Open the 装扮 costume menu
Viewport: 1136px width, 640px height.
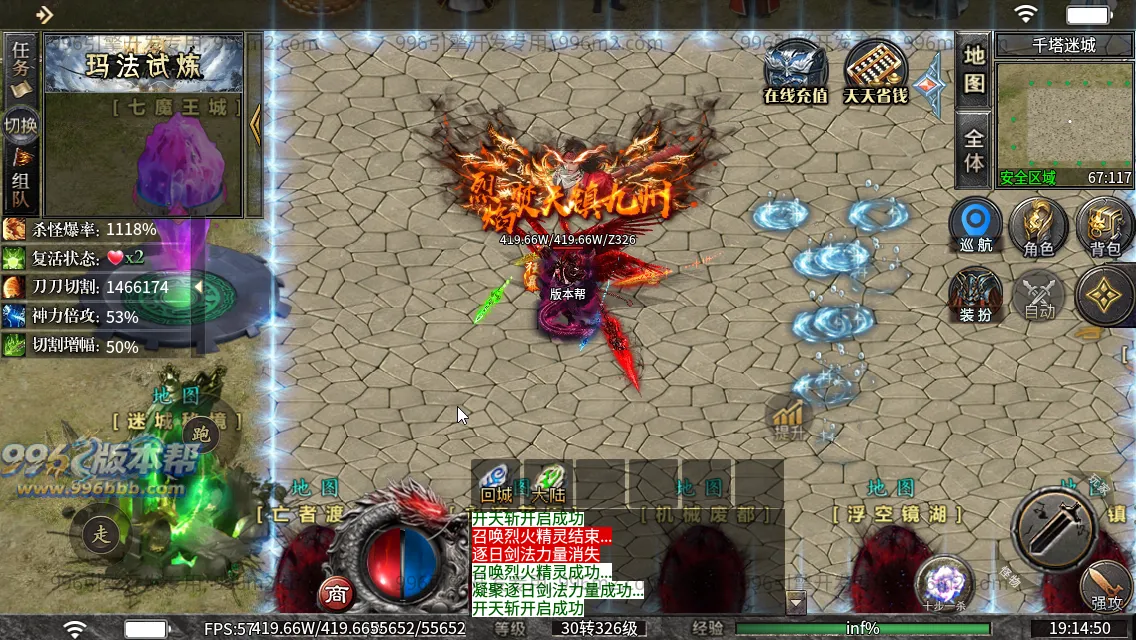(x=975, y=297)
